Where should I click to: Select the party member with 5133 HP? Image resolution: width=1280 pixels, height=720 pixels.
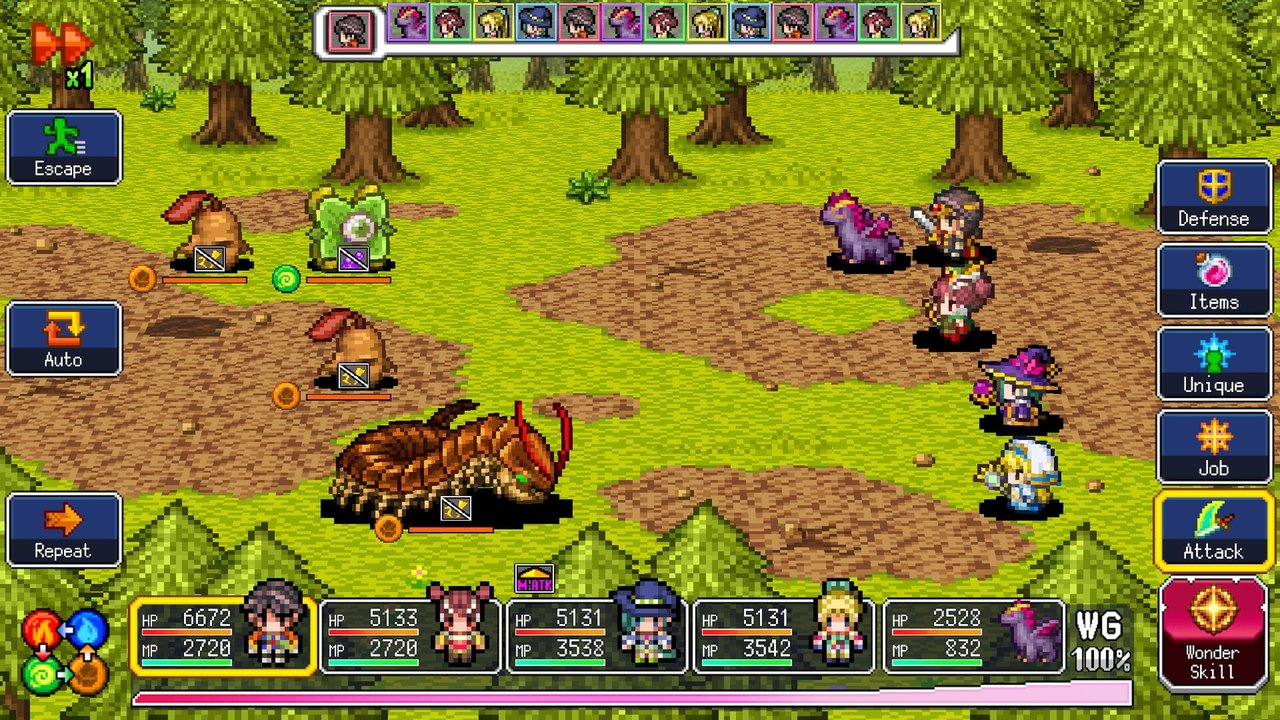(410, 635)
